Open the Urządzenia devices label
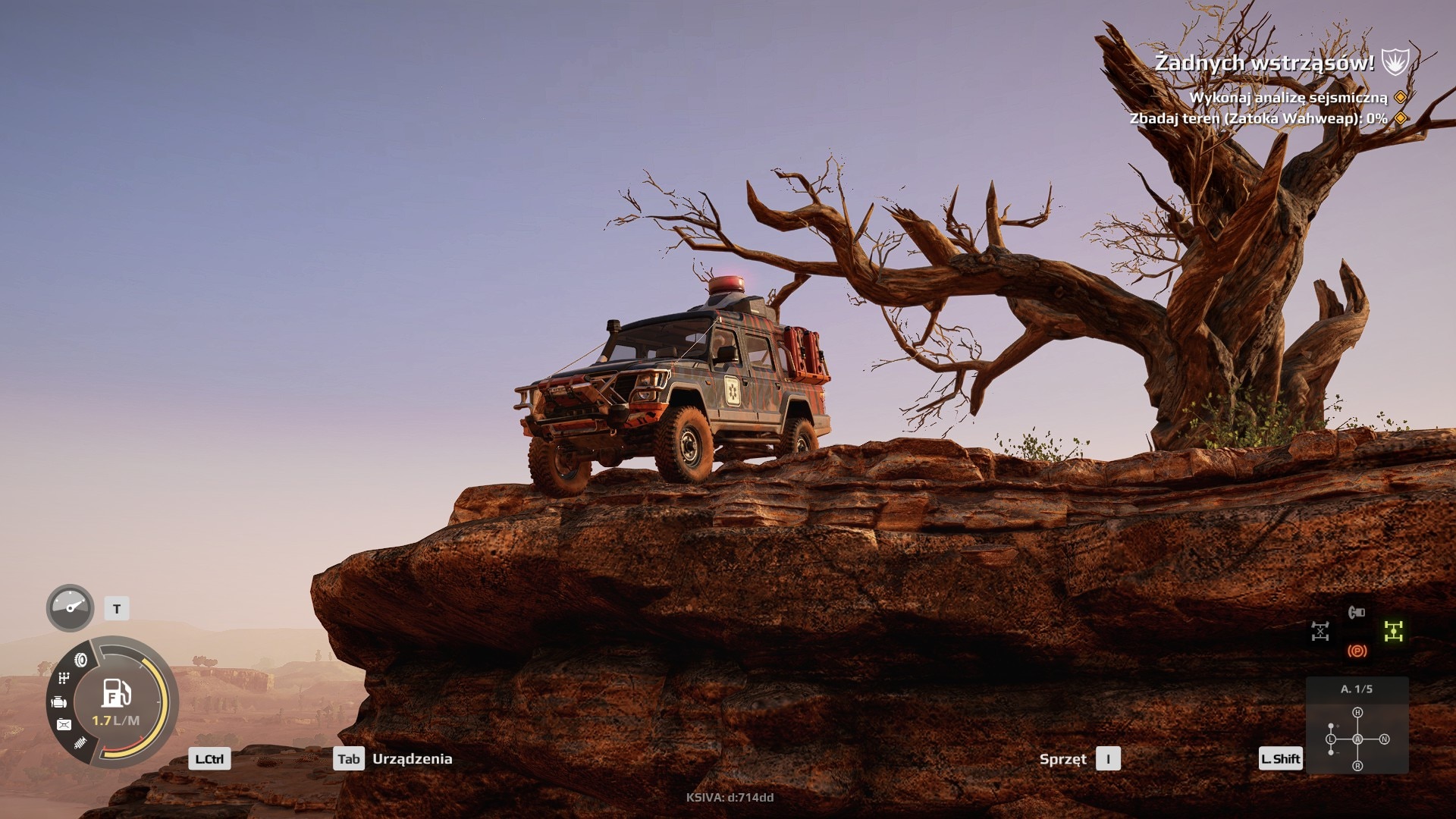The height and width of the screenshot is (819, 1456). tap(412, 759)
